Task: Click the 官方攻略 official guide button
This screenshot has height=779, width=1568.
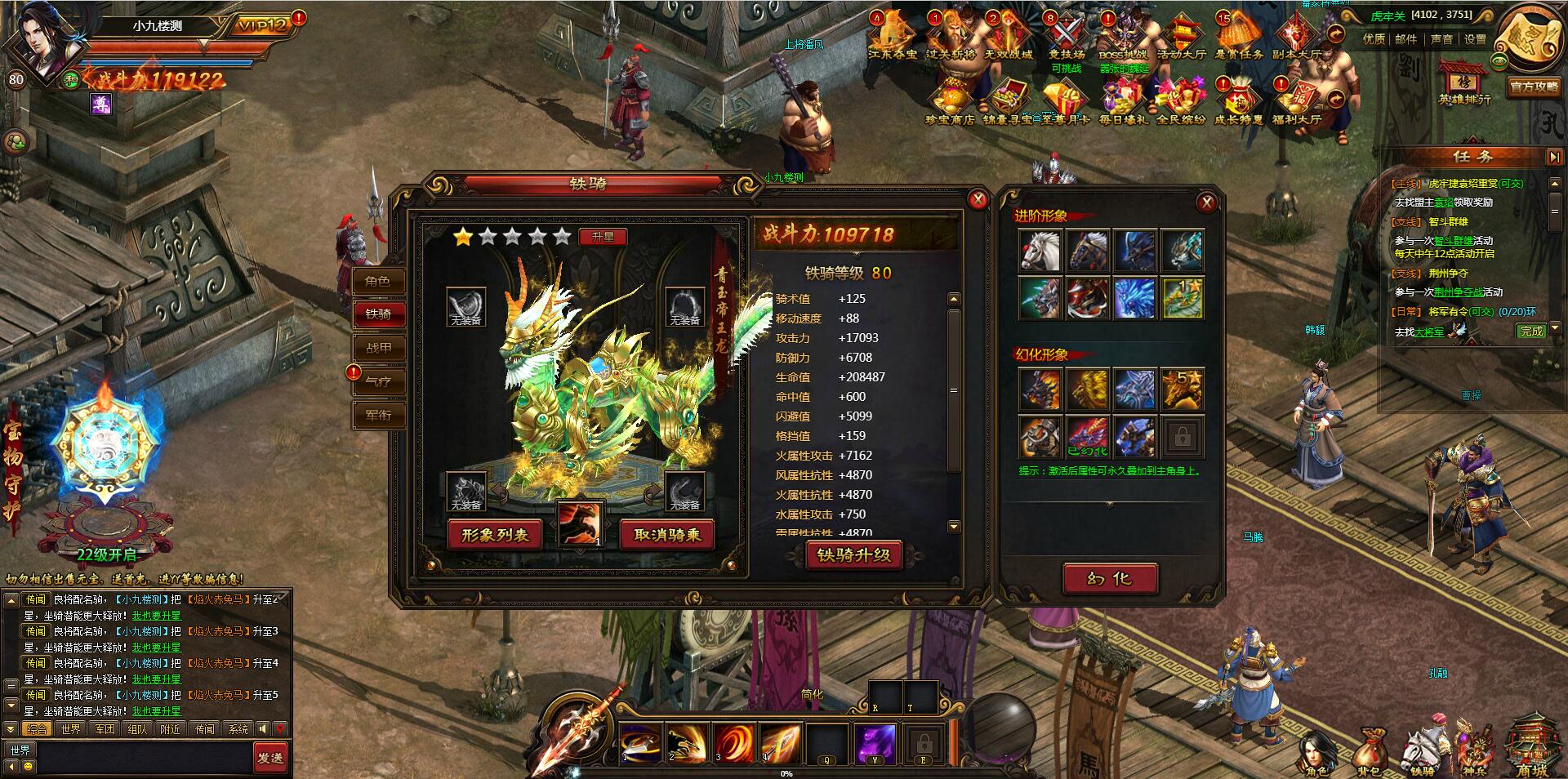Action: (x=1535, y=87)
